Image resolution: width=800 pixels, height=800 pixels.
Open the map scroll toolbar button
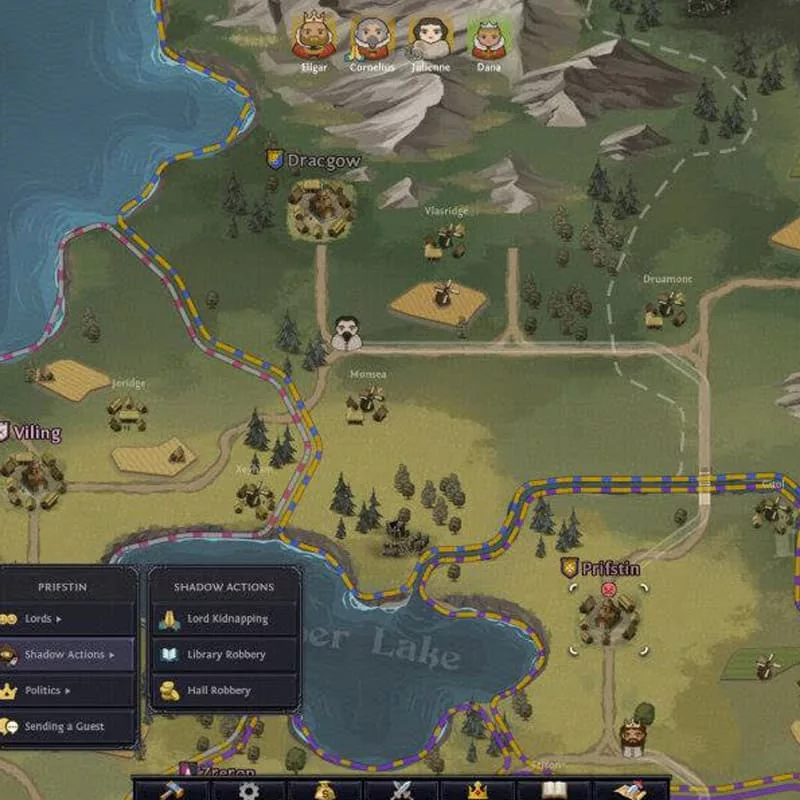(631, 790)
